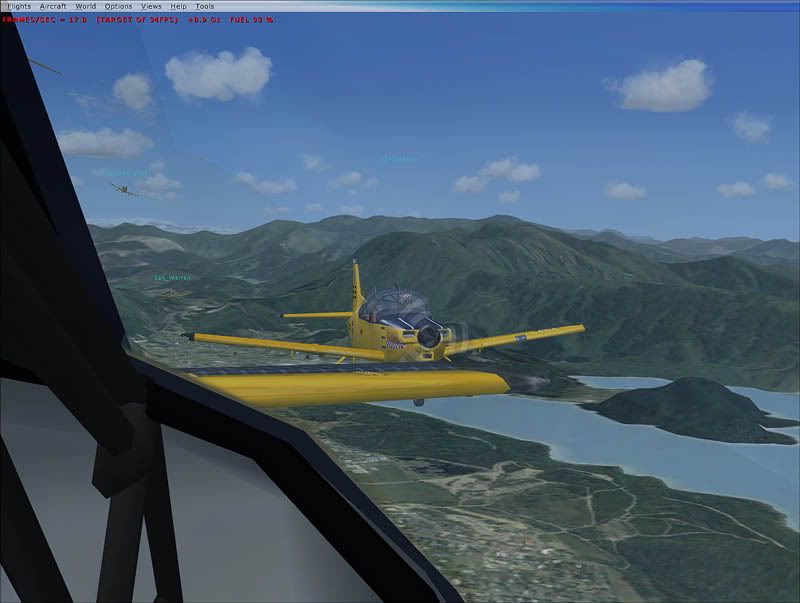800x603 pixels.
Task: Open the Flights menu
Action: coord(19,6)
